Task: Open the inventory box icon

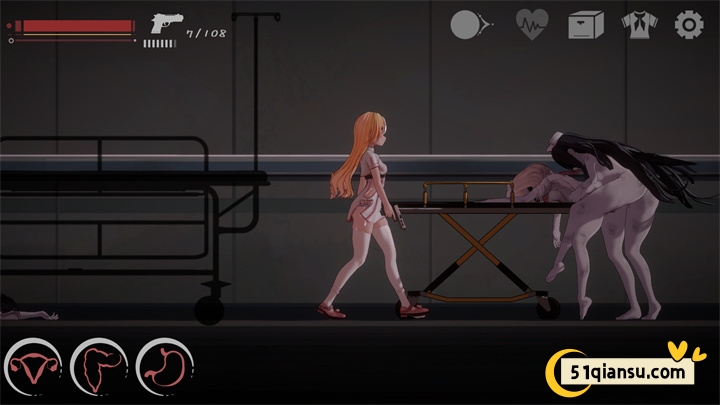Action: 586,24
